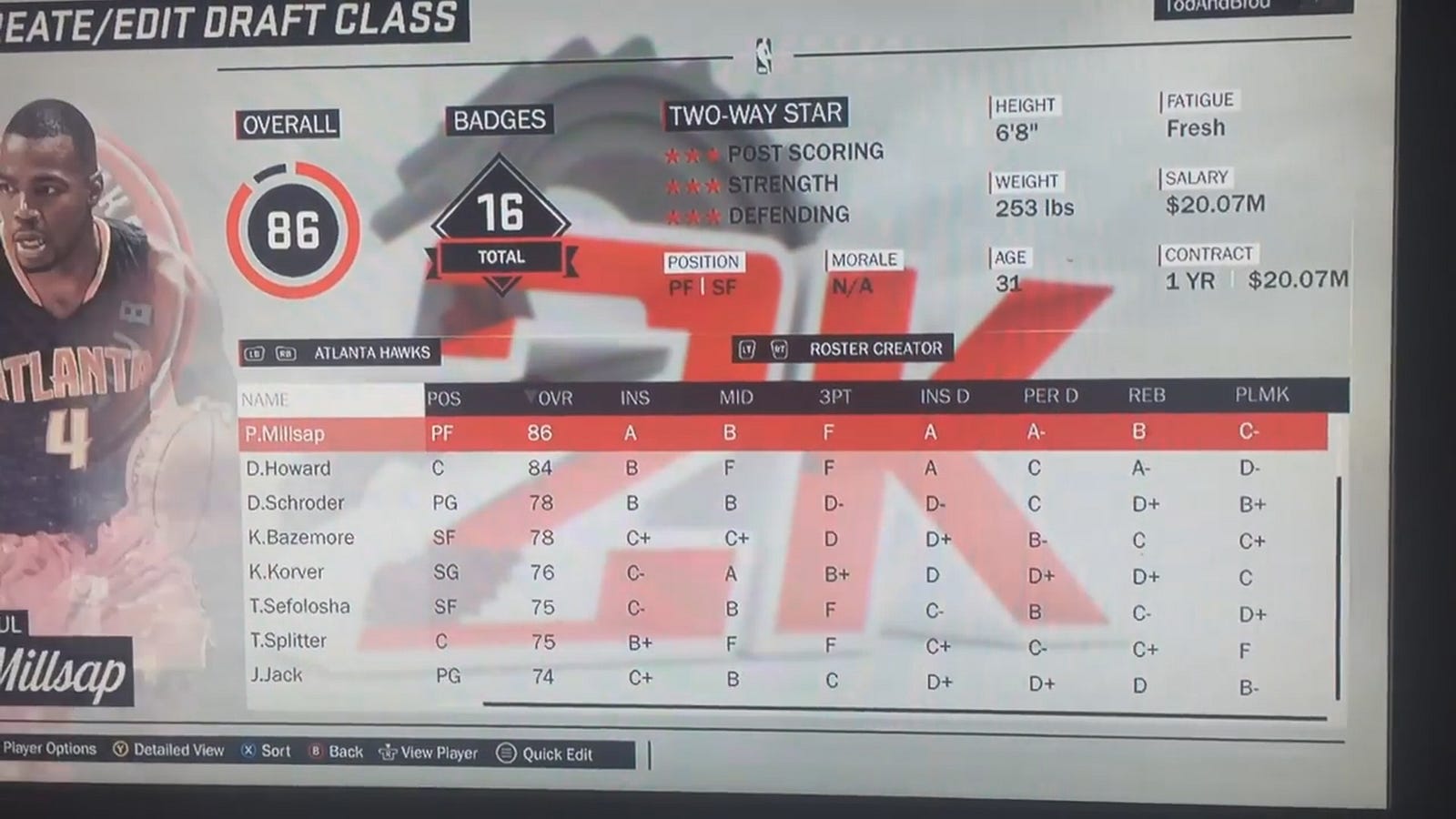Select D.Schroder in the player table
The width and height of the screenshot is (1456, 819).
[295, 503]
